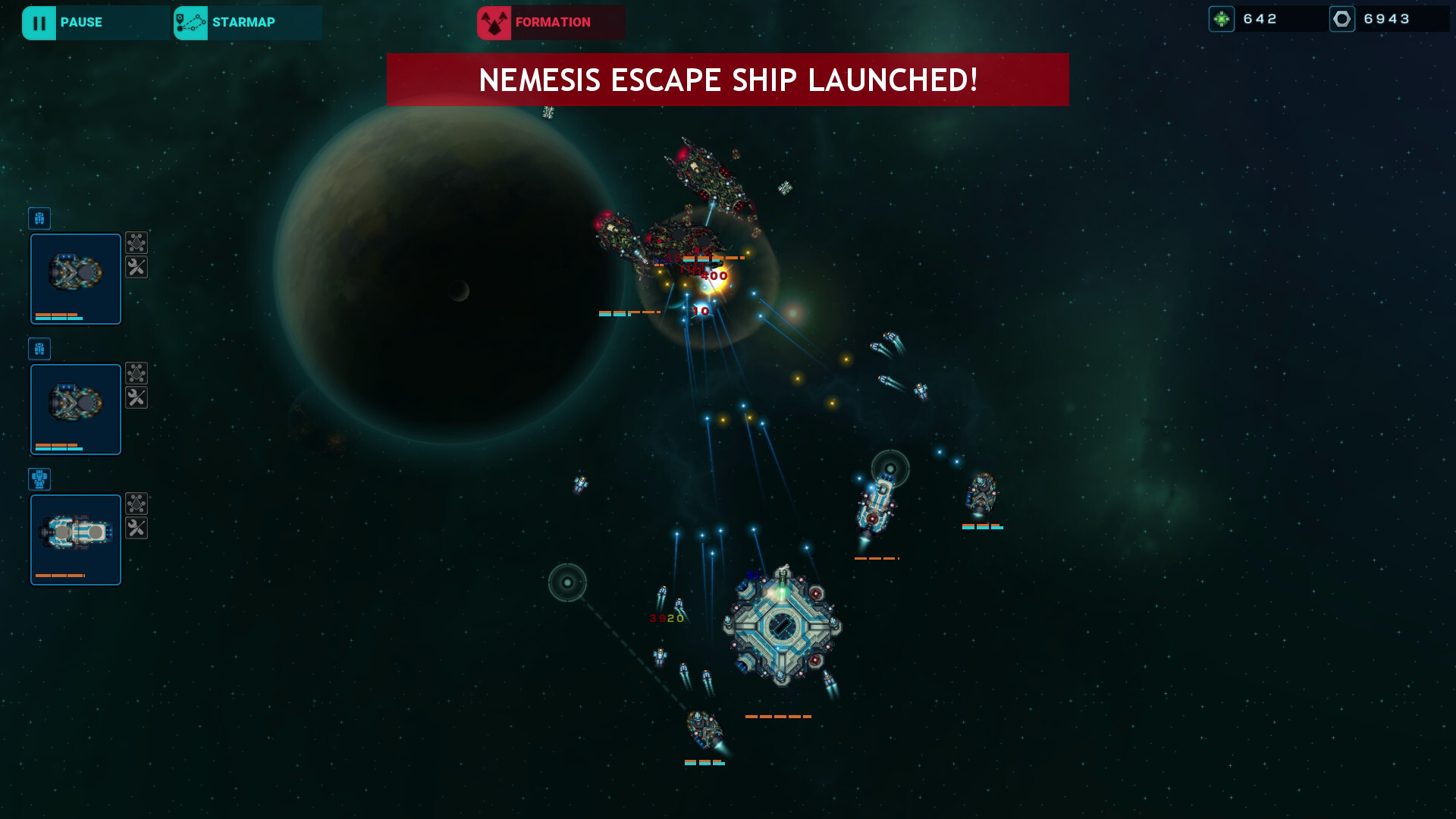1456x819 pixels.
Task: Expand the bottom blue ship's detail panel
Action: pyautogui.click(x=75, y=539)
